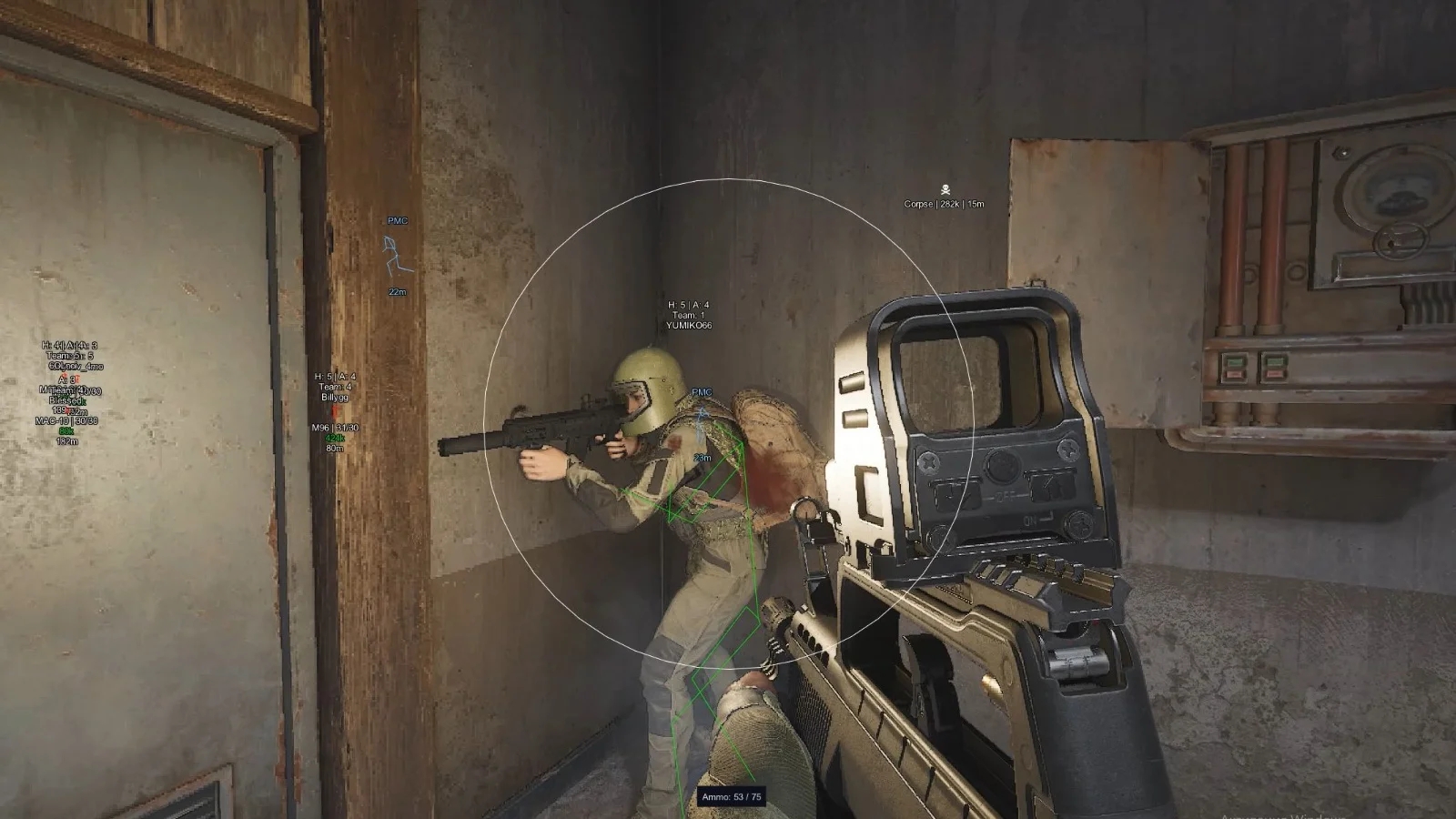Select the red marker above MAC-10 label
This screenshot has width=1456, height=819.
click(69, 410)
